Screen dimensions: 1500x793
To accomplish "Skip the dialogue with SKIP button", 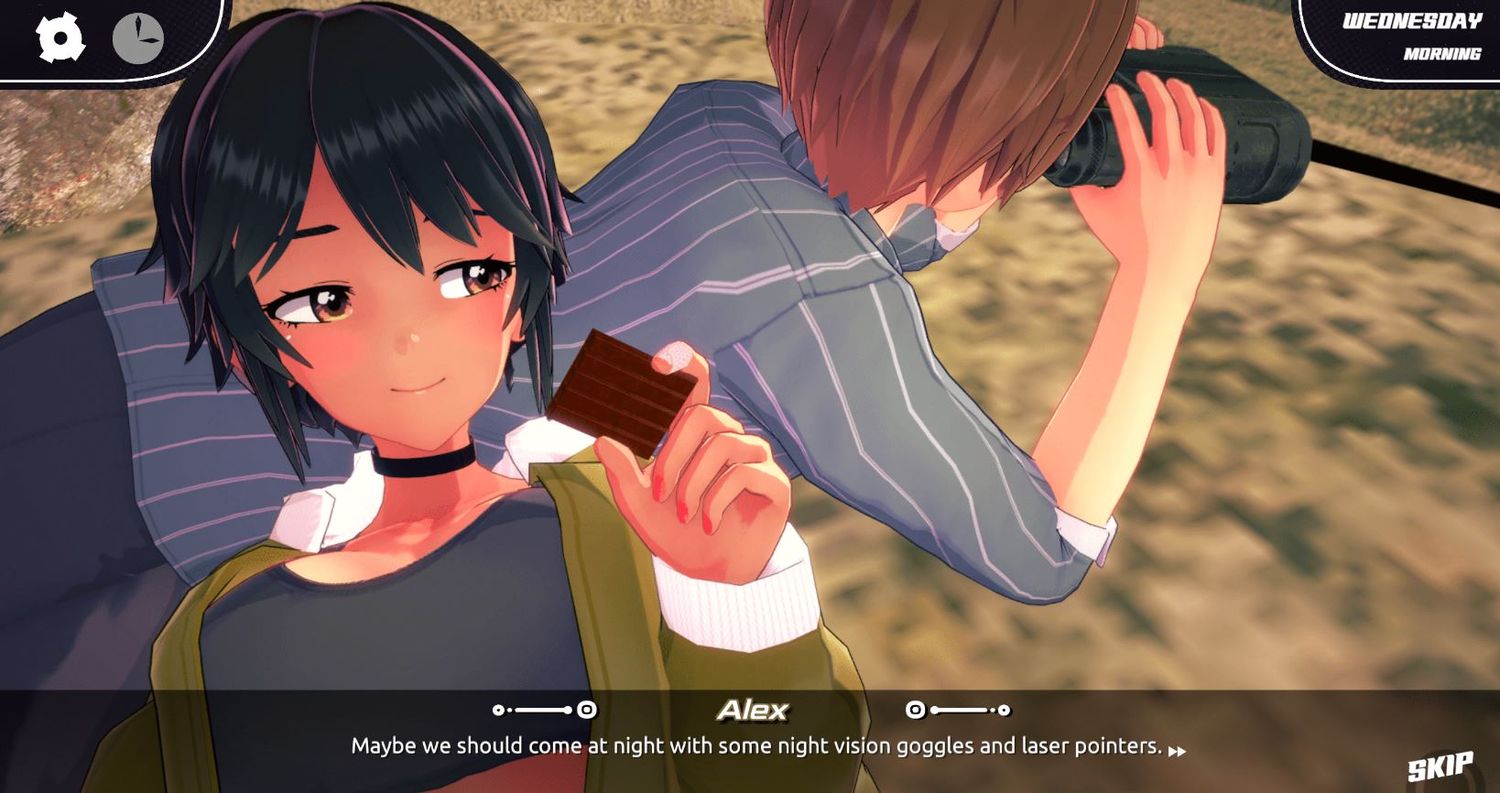I will 1440,766.
